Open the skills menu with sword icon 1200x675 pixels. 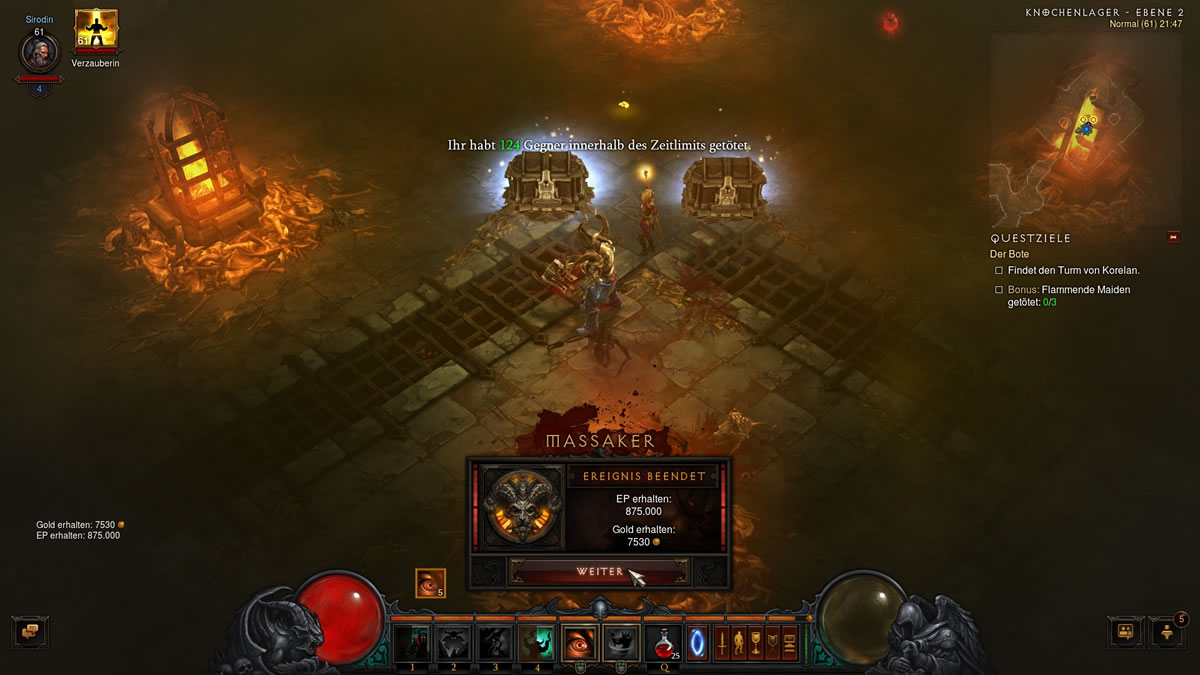[x=720, y=642]
